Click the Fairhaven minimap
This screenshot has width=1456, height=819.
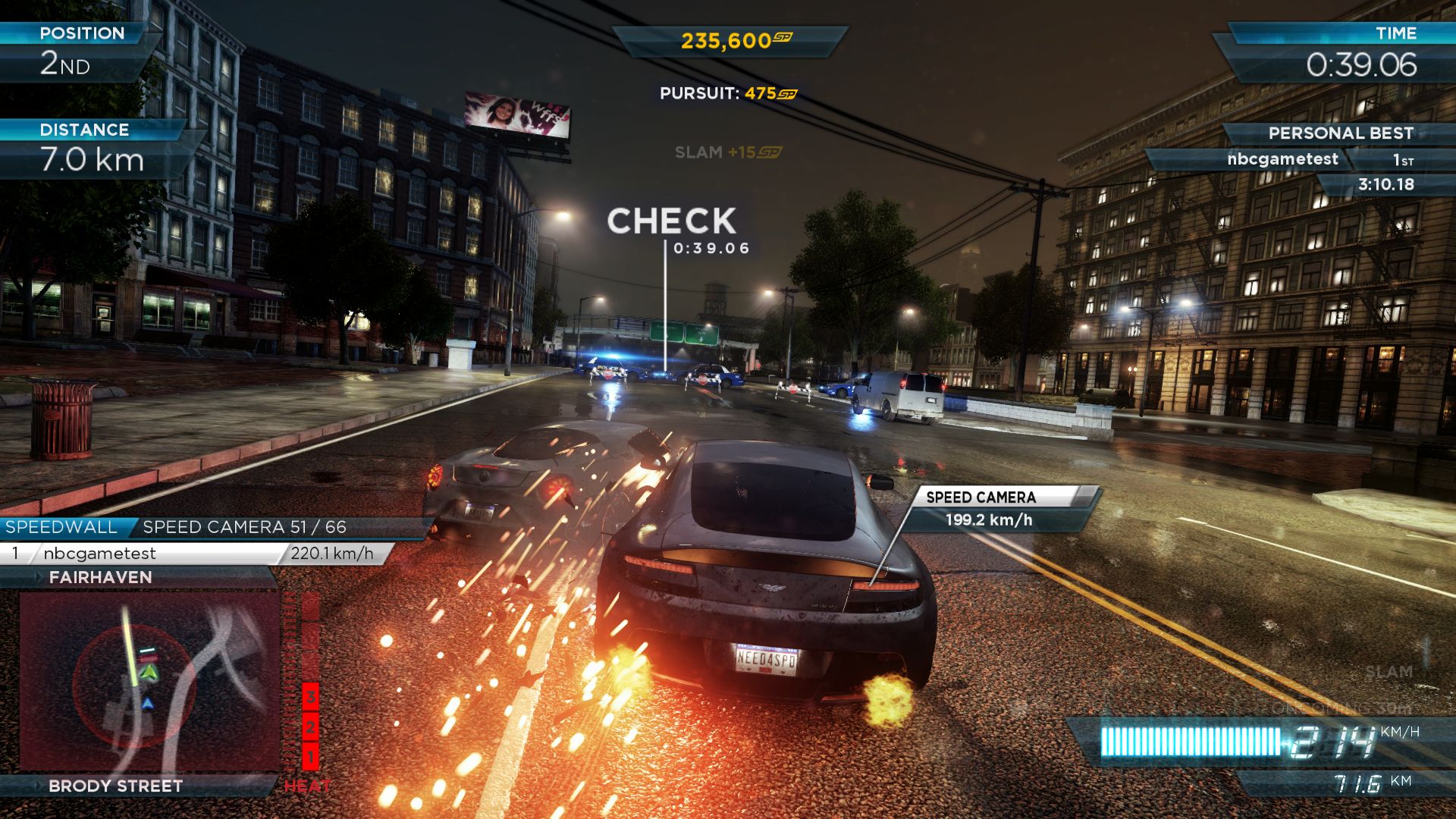149,680
